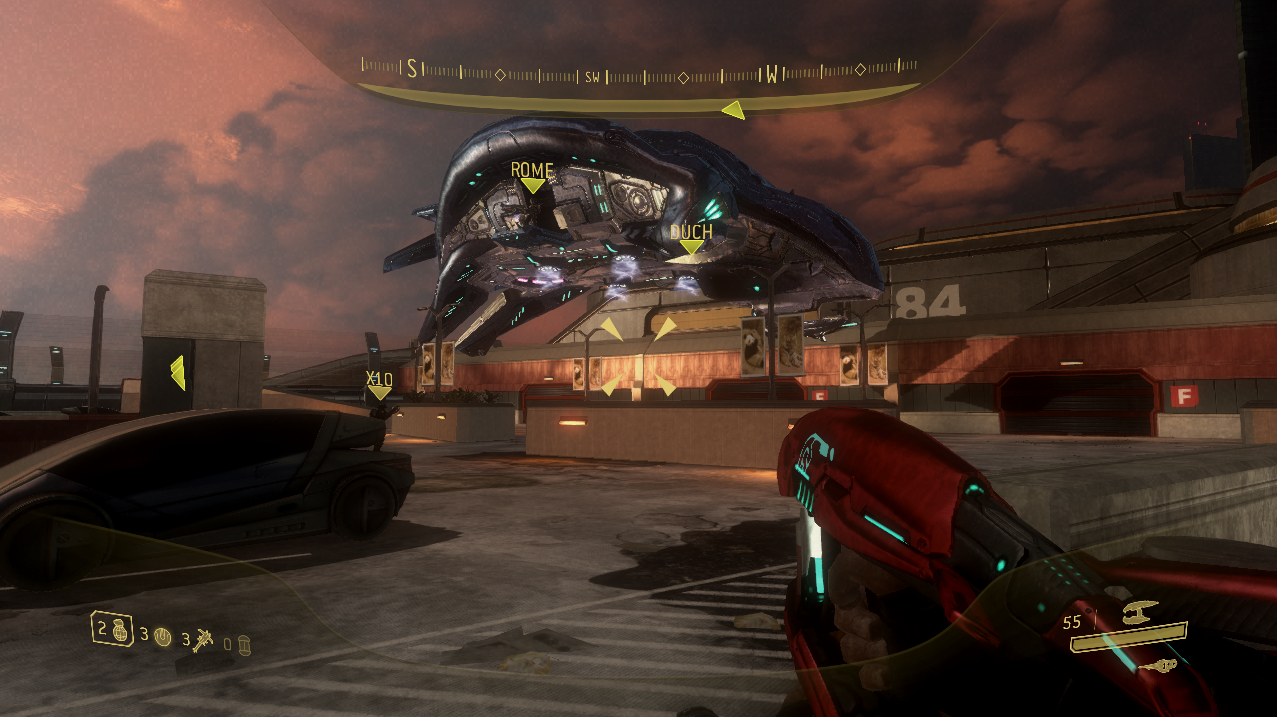Click the compass heading strip
1277x717 pixels.
point(639,72)
